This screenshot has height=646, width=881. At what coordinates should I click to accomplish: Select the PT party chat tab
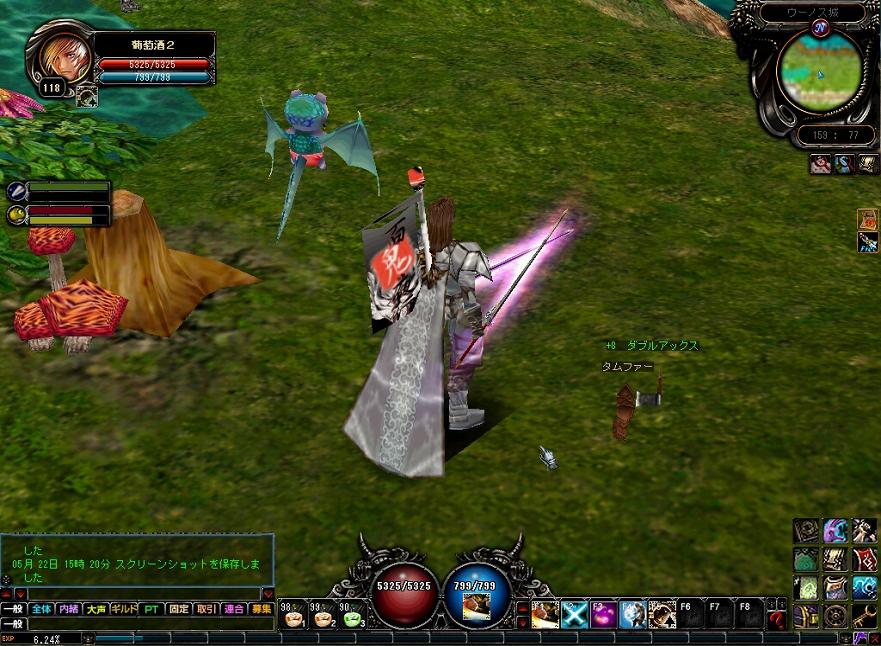click(x=151, y=608)
